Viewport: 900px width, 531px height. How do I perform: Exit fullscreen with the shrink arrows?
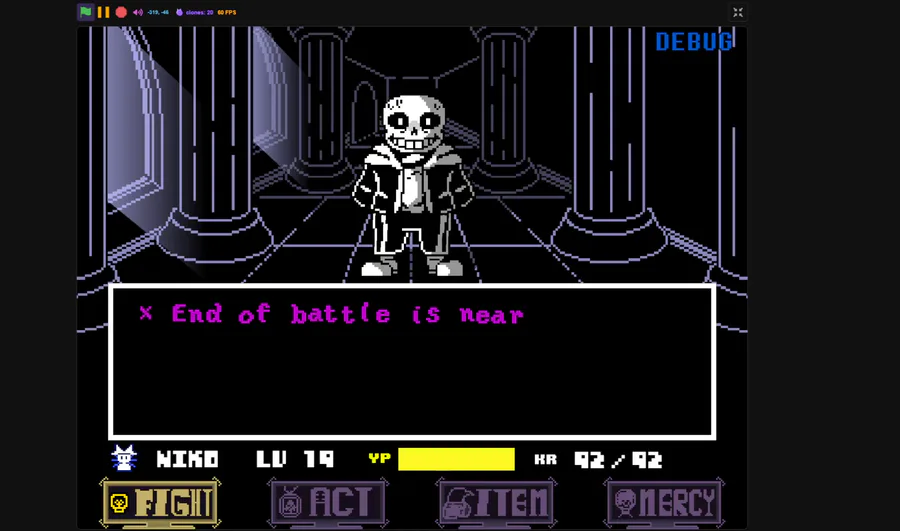coord(738,12)
